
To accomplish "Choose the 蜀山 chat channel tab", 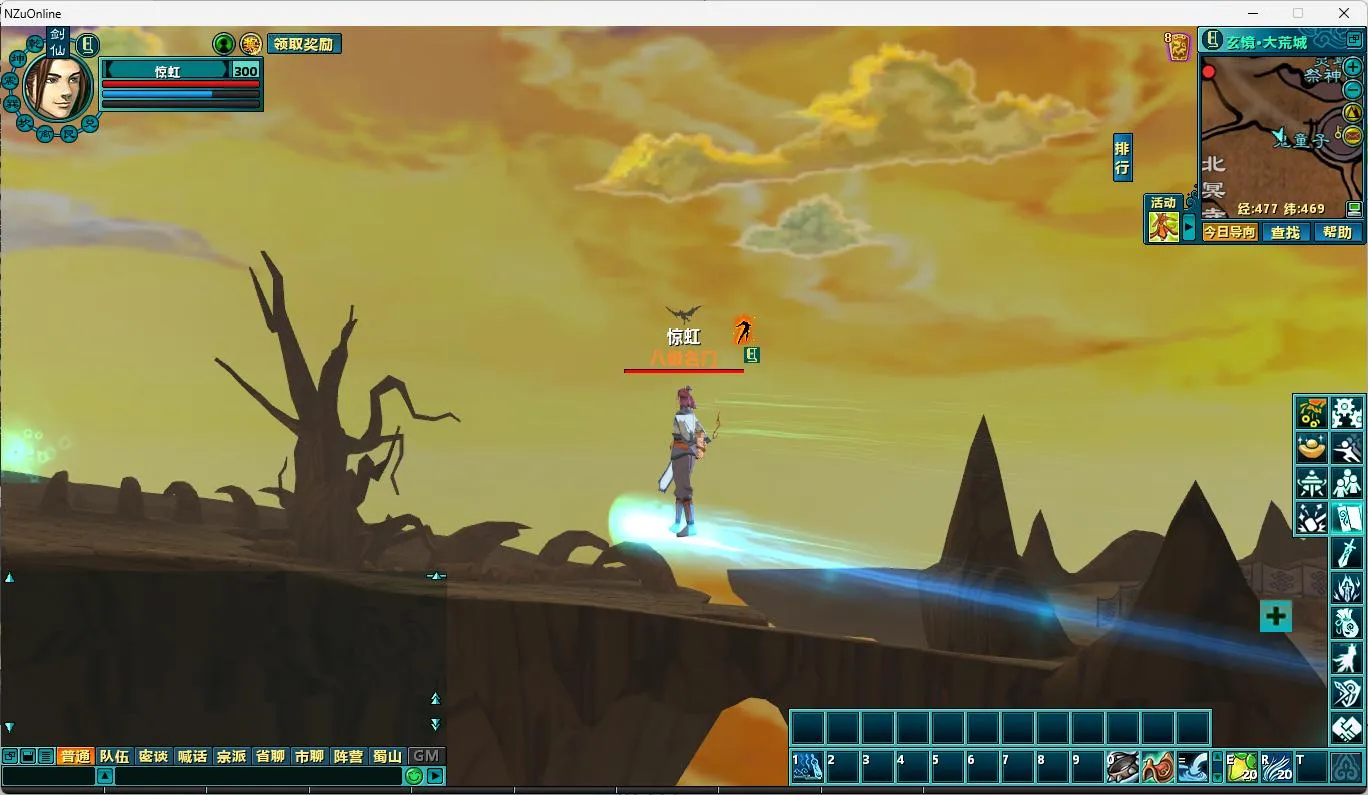I will 387,756.
